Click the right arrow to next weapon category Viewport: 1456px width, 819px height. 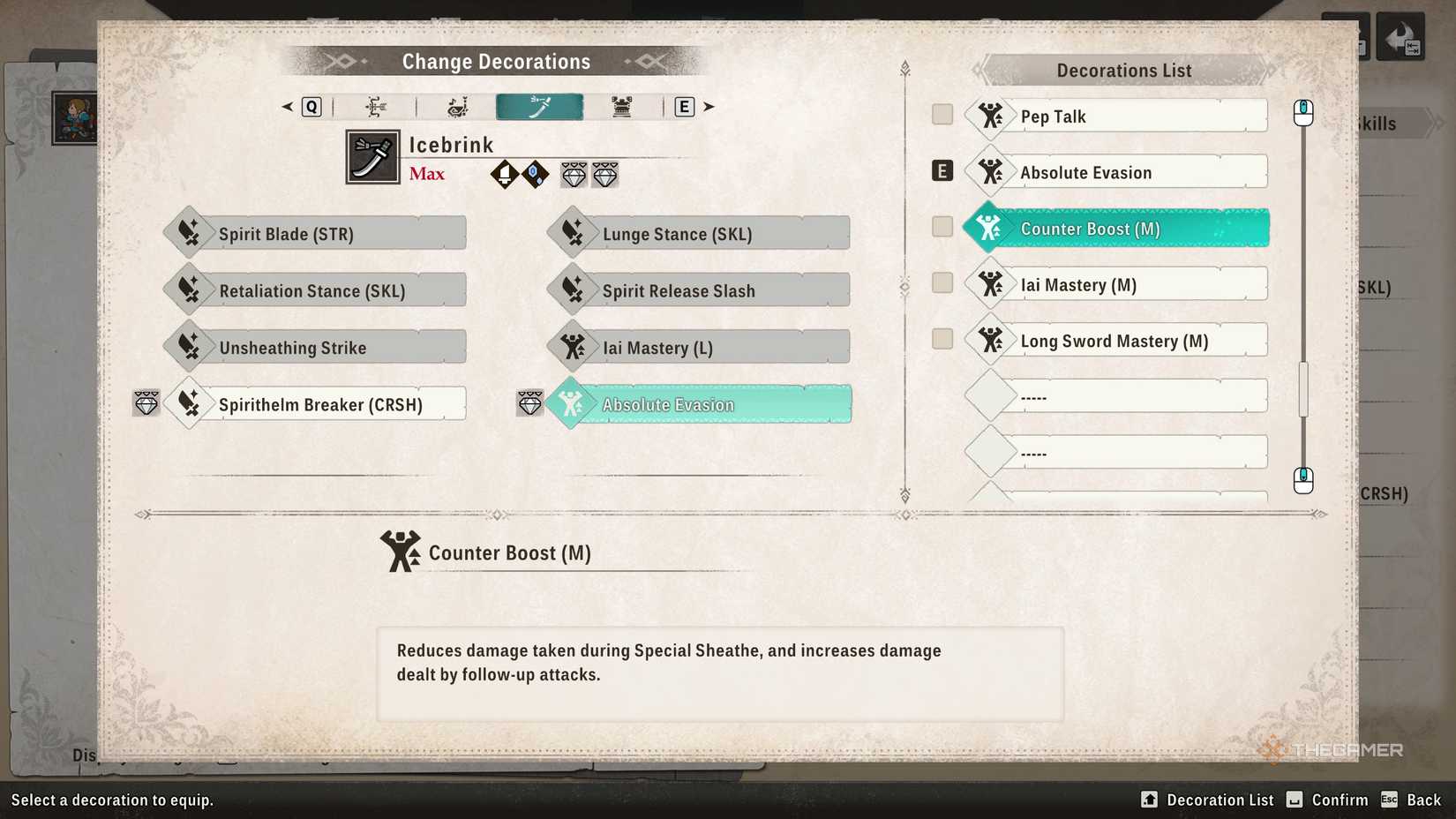click(x=709, y=106)
